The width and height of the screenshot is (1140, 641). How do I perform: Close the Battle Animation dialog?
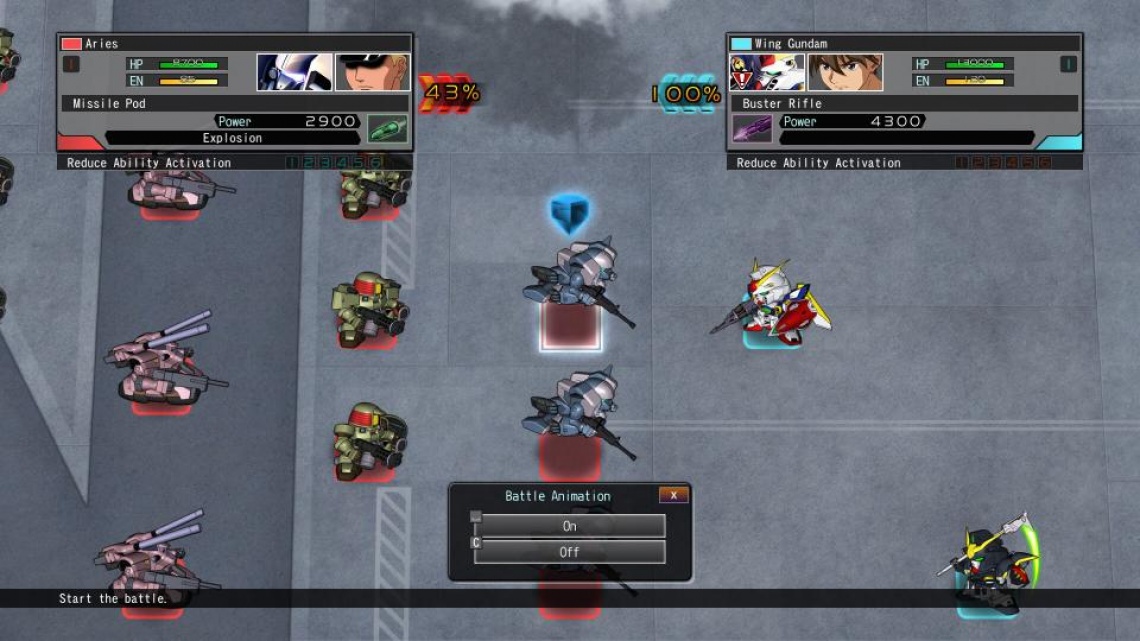pos(673,495)
